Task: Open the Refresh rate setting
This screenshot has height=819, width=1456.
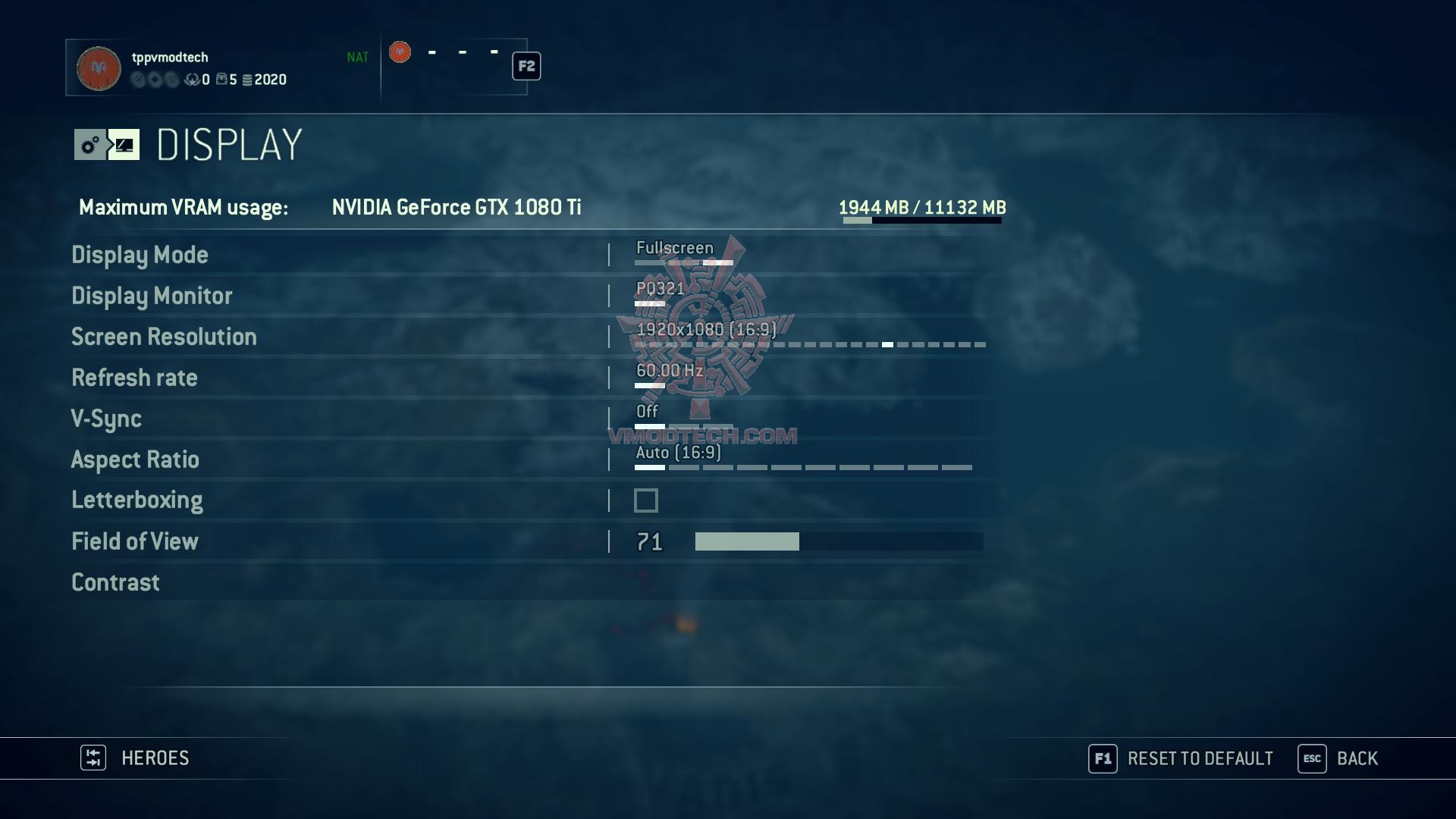Action: 134,378
